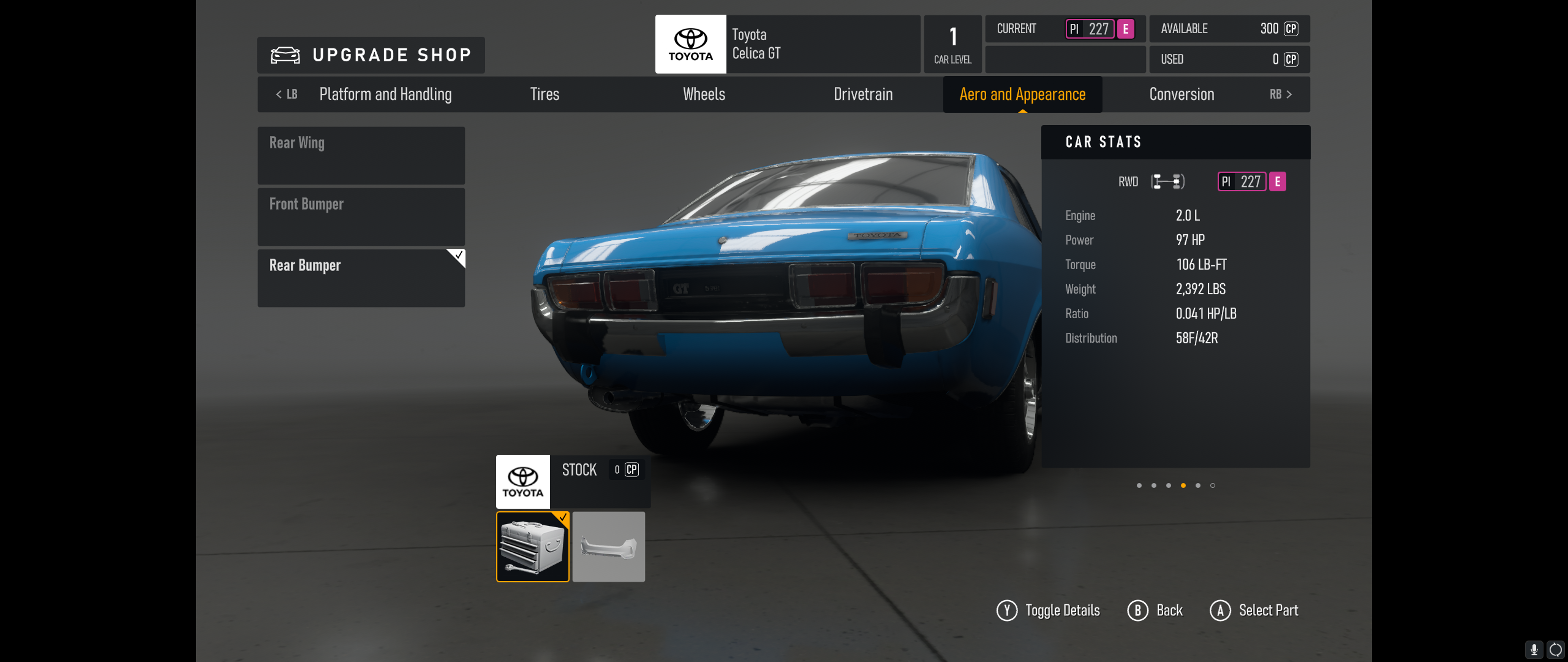Image resolution: width=1568 pixels, height=662 pixels.
Task: Pick the aftermarket rear bumper thumbnail
Action: pos(608,547)
